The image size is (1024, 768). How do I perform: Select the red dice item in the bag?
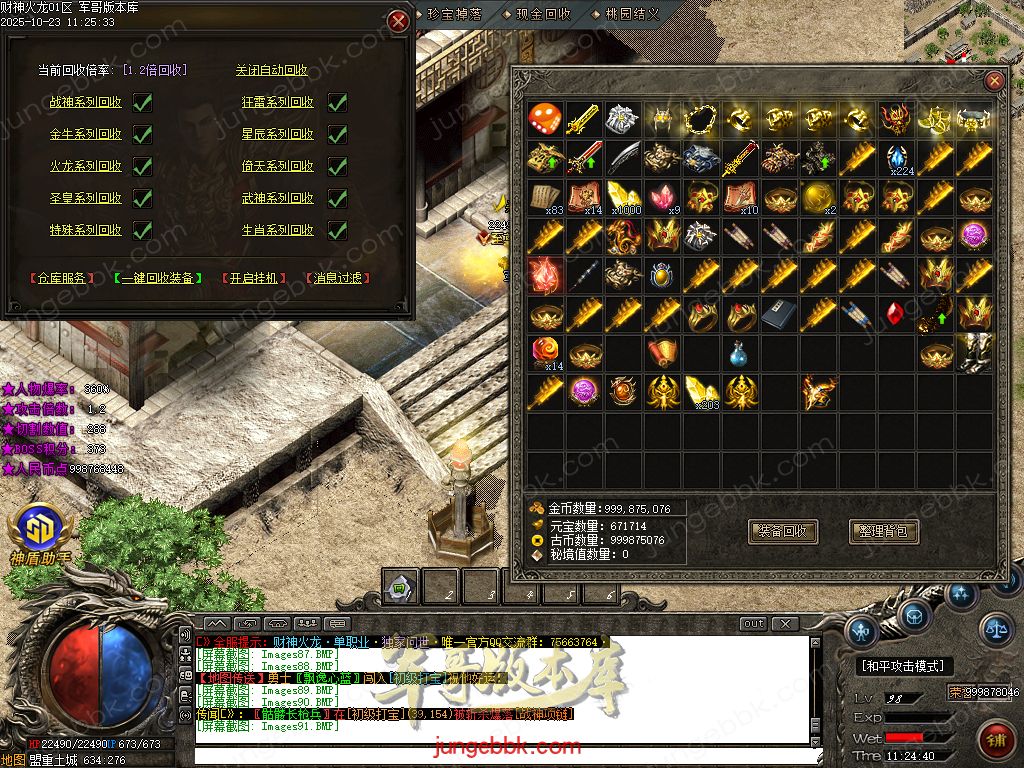544,119
